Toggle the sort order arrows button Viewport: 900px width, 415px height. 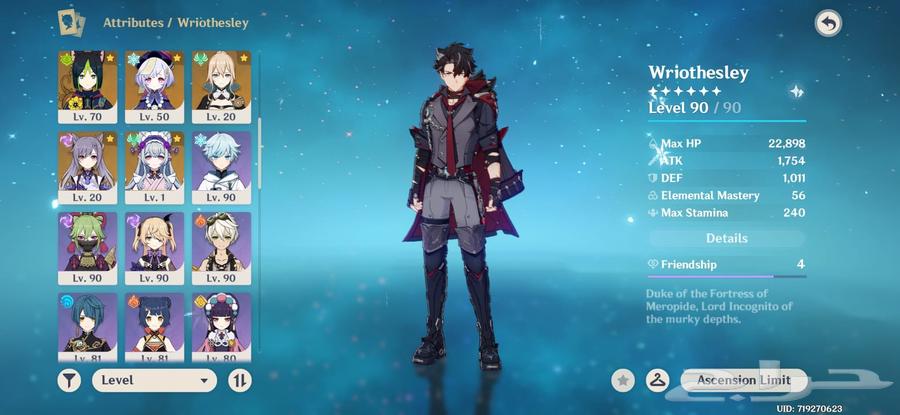click(240, 380)
